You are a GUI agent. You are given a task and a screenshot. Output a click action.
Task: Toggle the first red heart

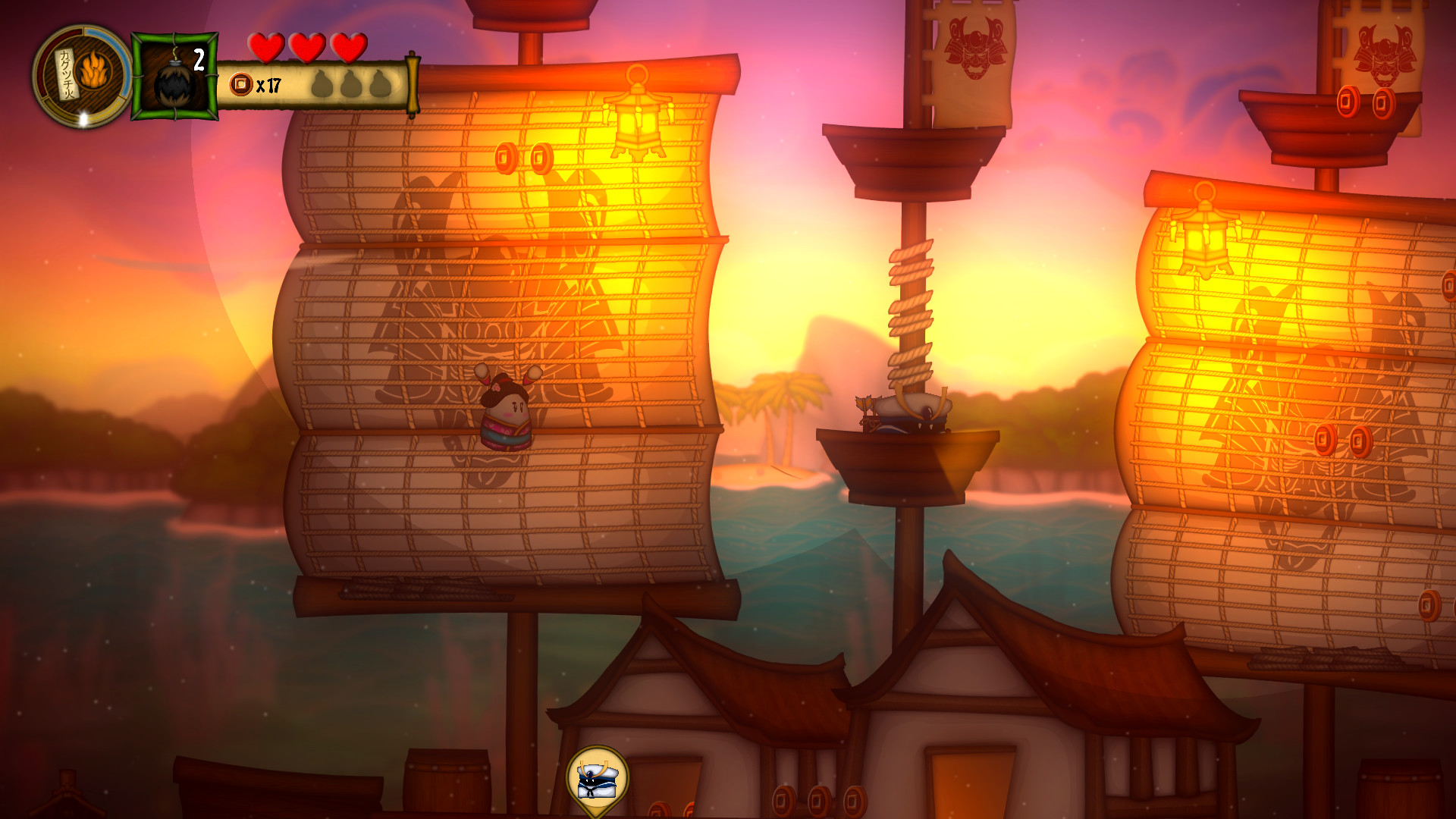click(267, 47)
